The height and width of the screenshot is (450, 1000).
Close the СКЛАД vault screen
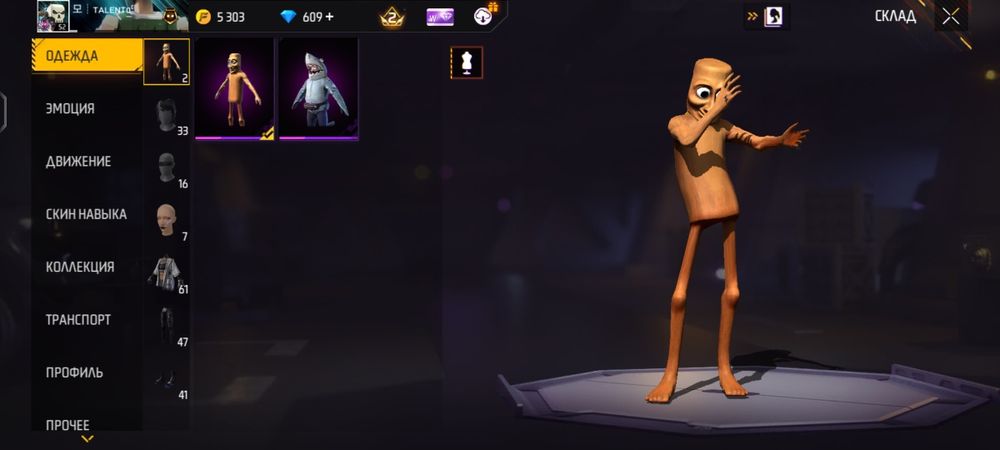(x=951, y=16)
